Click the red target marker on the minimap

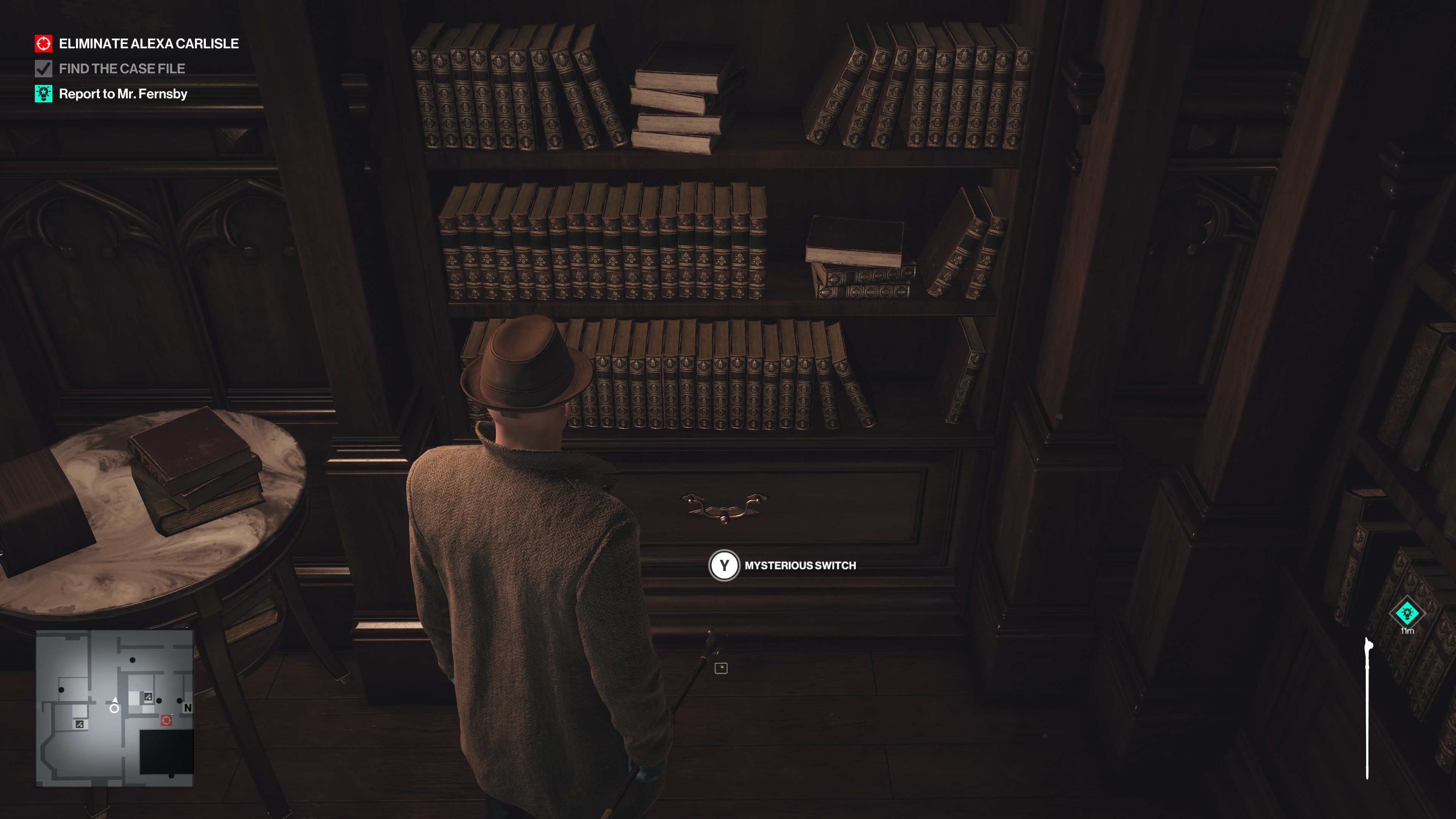(x=167, y=721)
